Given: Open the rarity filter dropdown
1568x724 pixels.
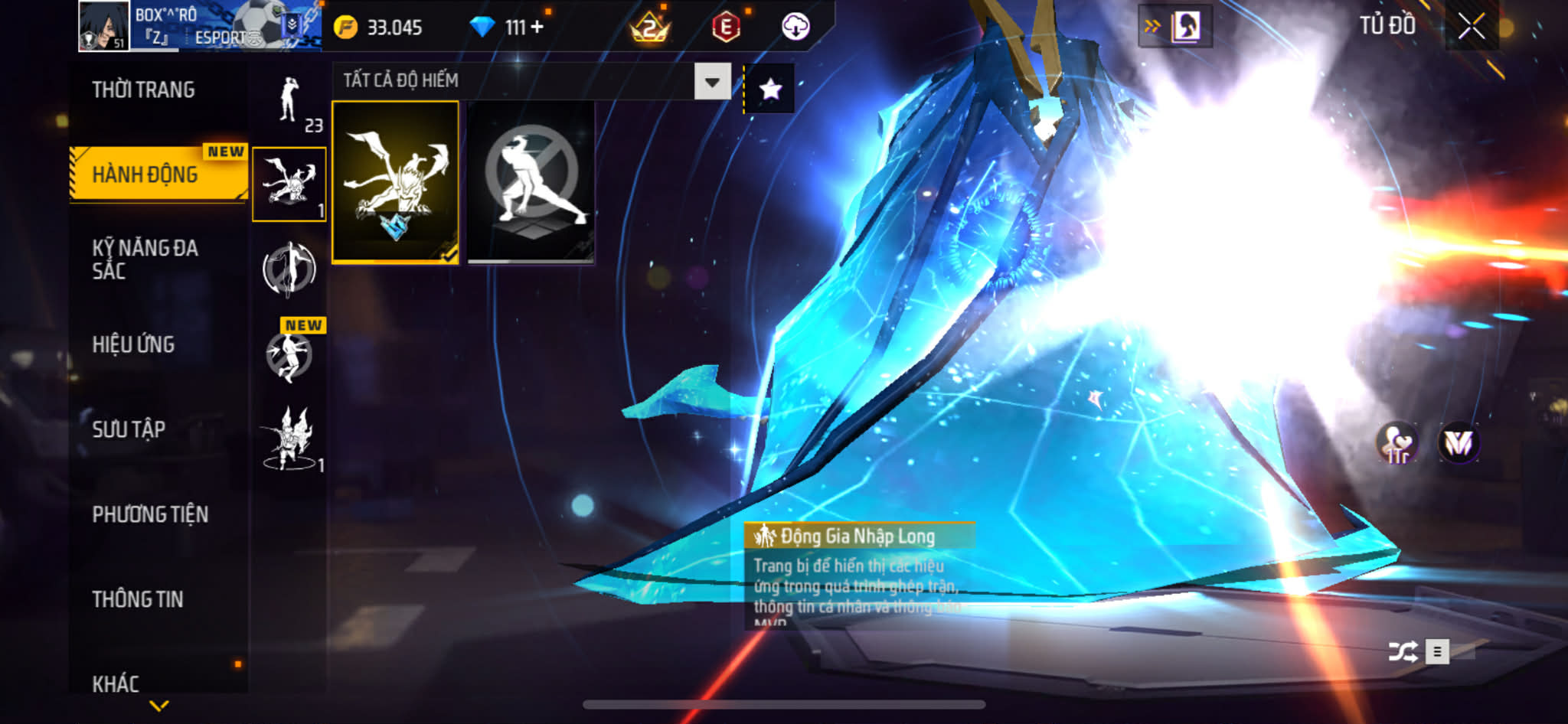Looking at the screenshot, I should point(712,81).
